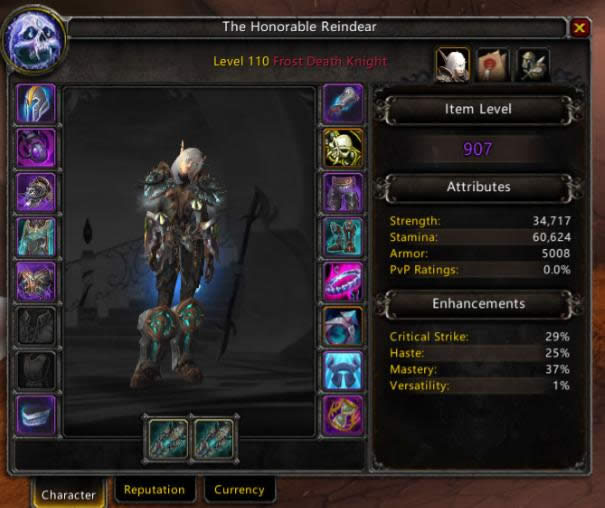The height and width of the screenshot is (508, 605).
Task: Switch to the Reputation tab
Action: (x=154, y=490)
